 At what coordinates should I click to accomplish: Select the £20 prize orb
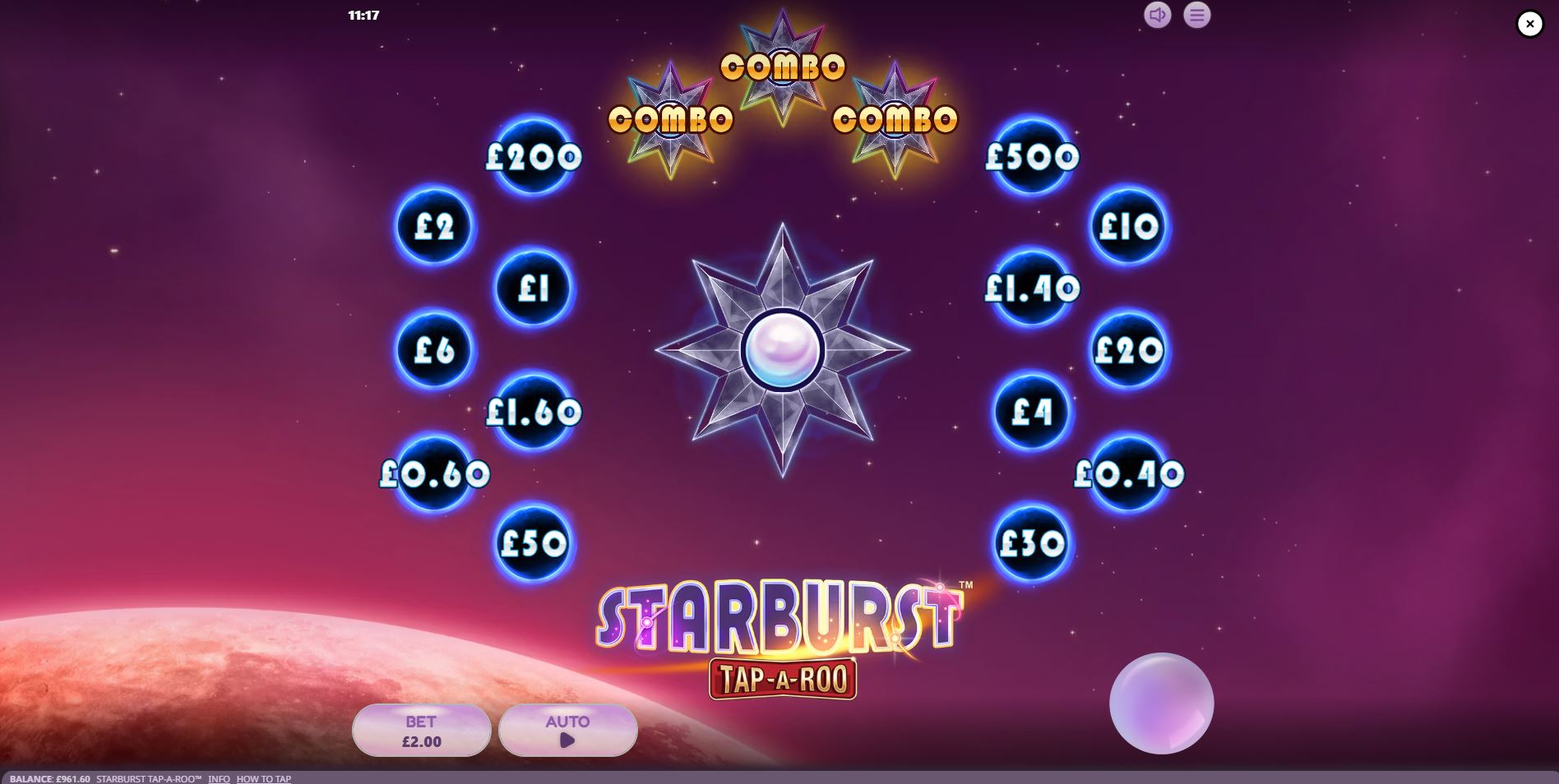[1129, 350]
